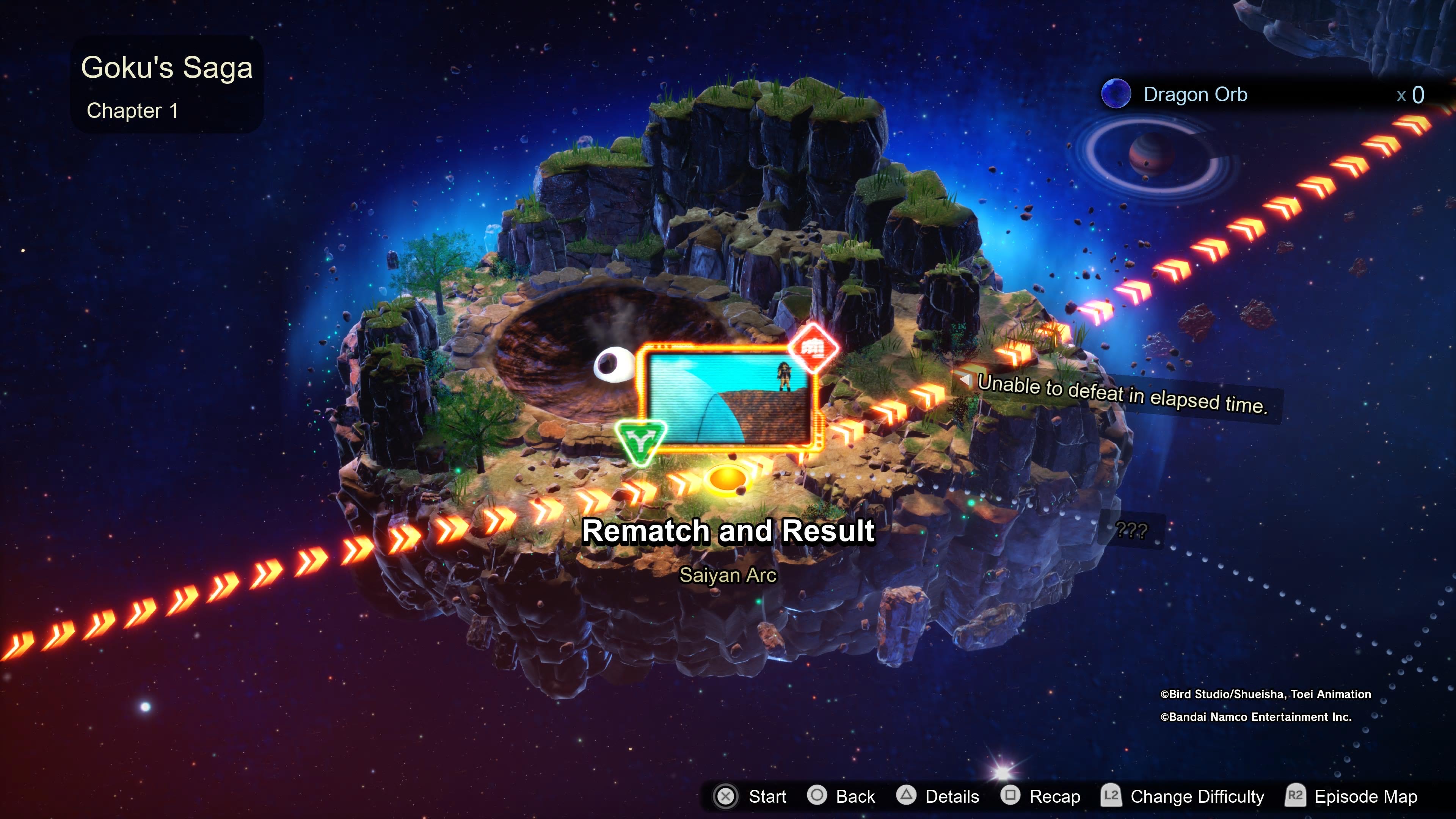Viewport: 1456px width, 819px height.
Task: Select the locked '???' branch label
Action: [1131, 530]
